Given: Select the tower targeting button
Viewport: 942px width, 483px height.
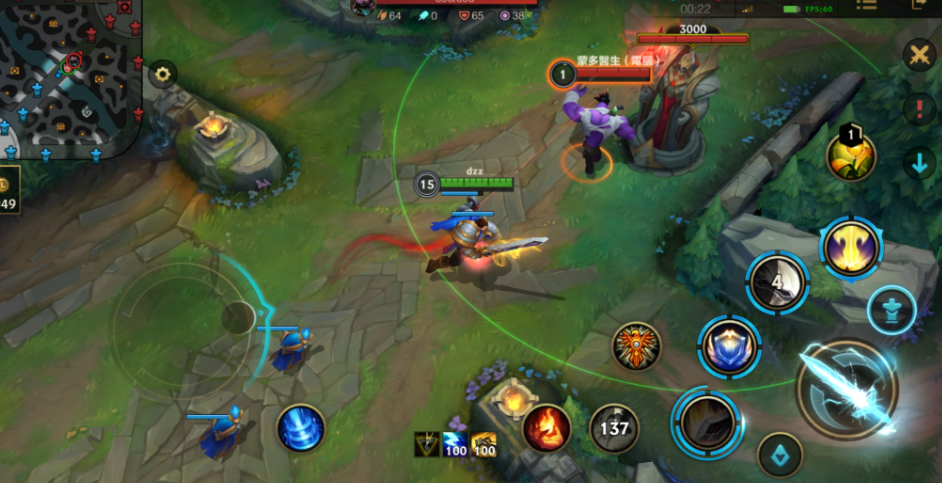Looking at the screenshot, I should [889, 310].
